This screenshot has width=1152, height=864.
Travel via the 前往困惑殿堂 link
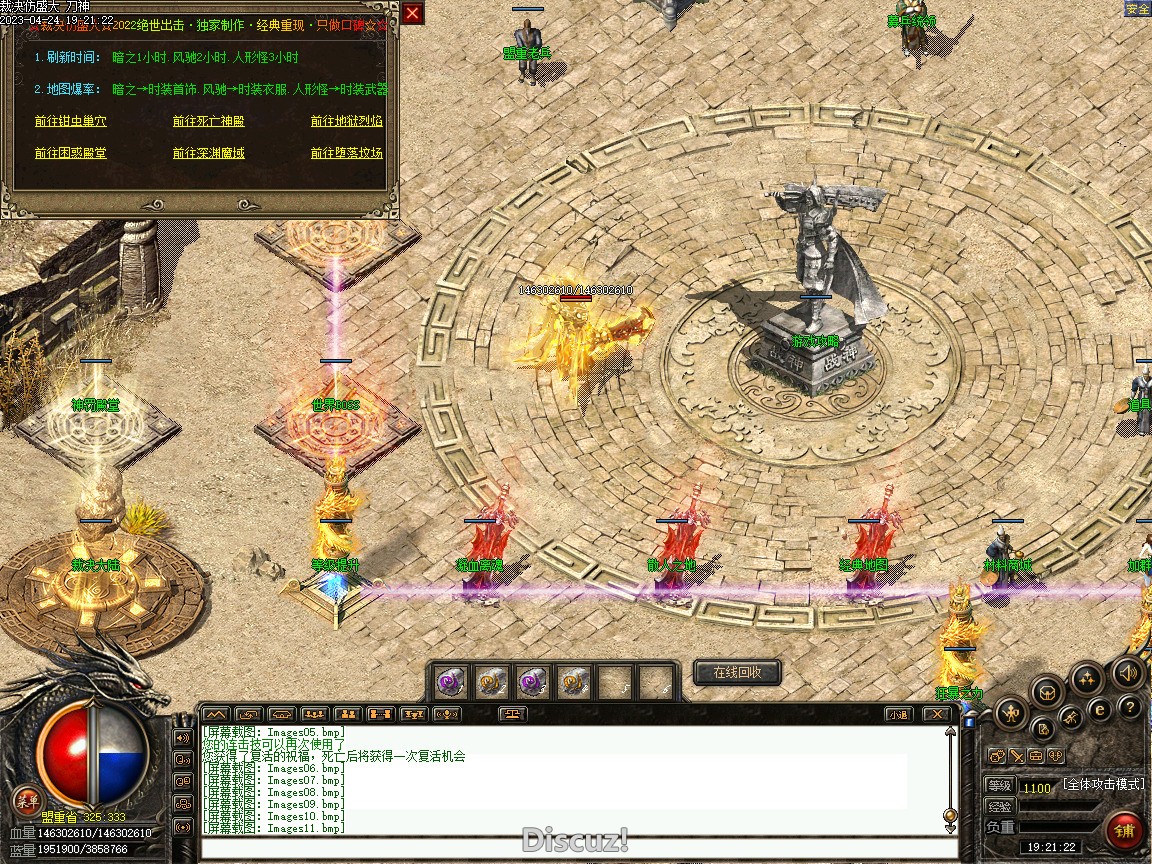coord(70,153)
